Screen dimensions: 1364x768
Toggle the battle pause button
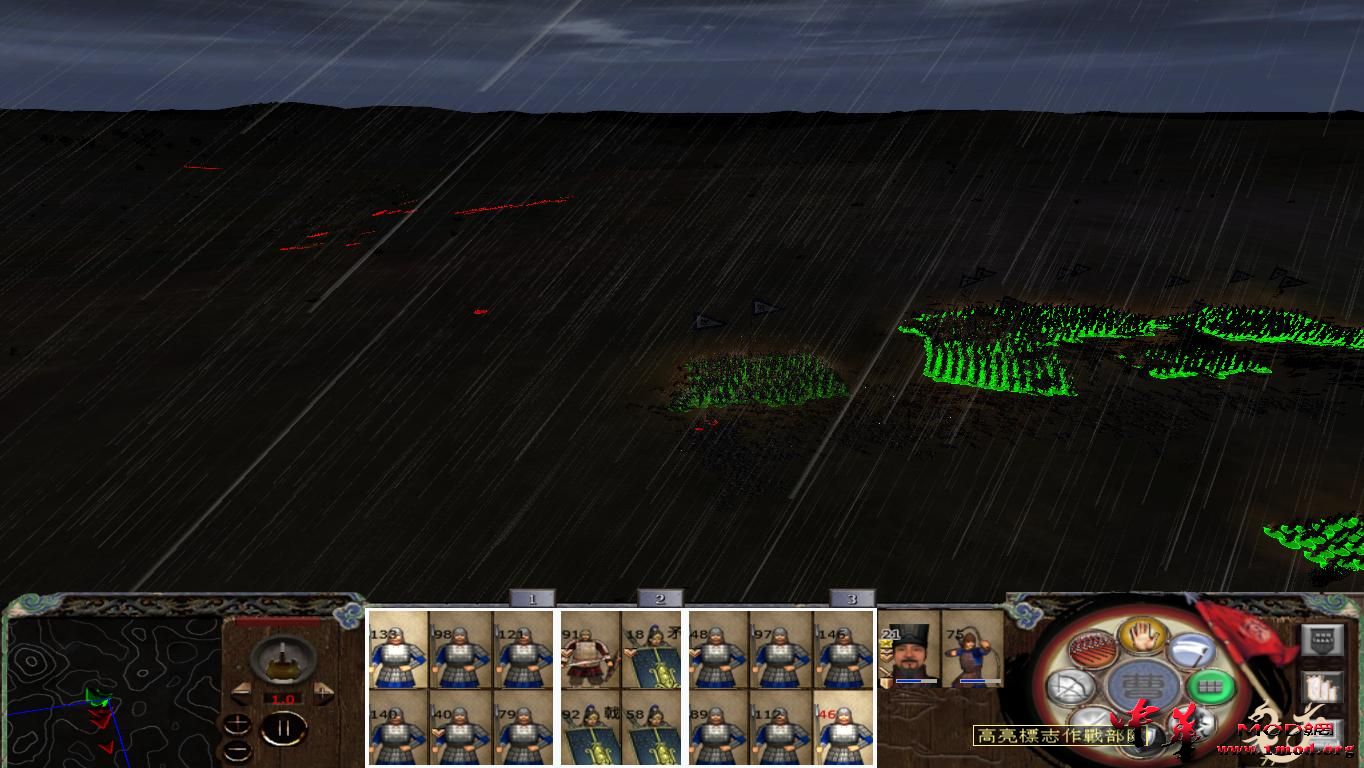(x=284, y=727)
